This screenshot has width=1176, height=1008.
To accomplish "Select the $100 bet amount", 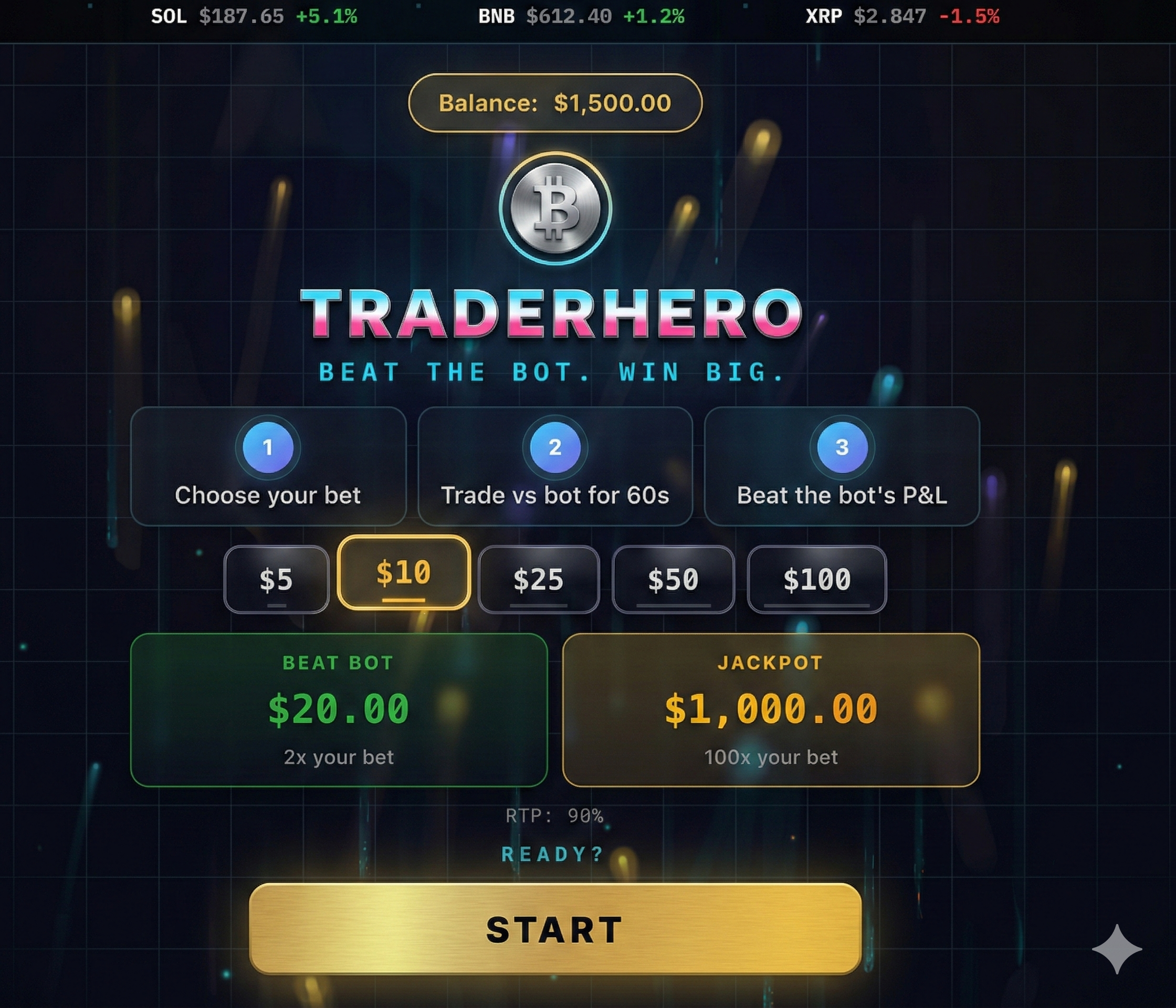I will click(x=817, y=580).
